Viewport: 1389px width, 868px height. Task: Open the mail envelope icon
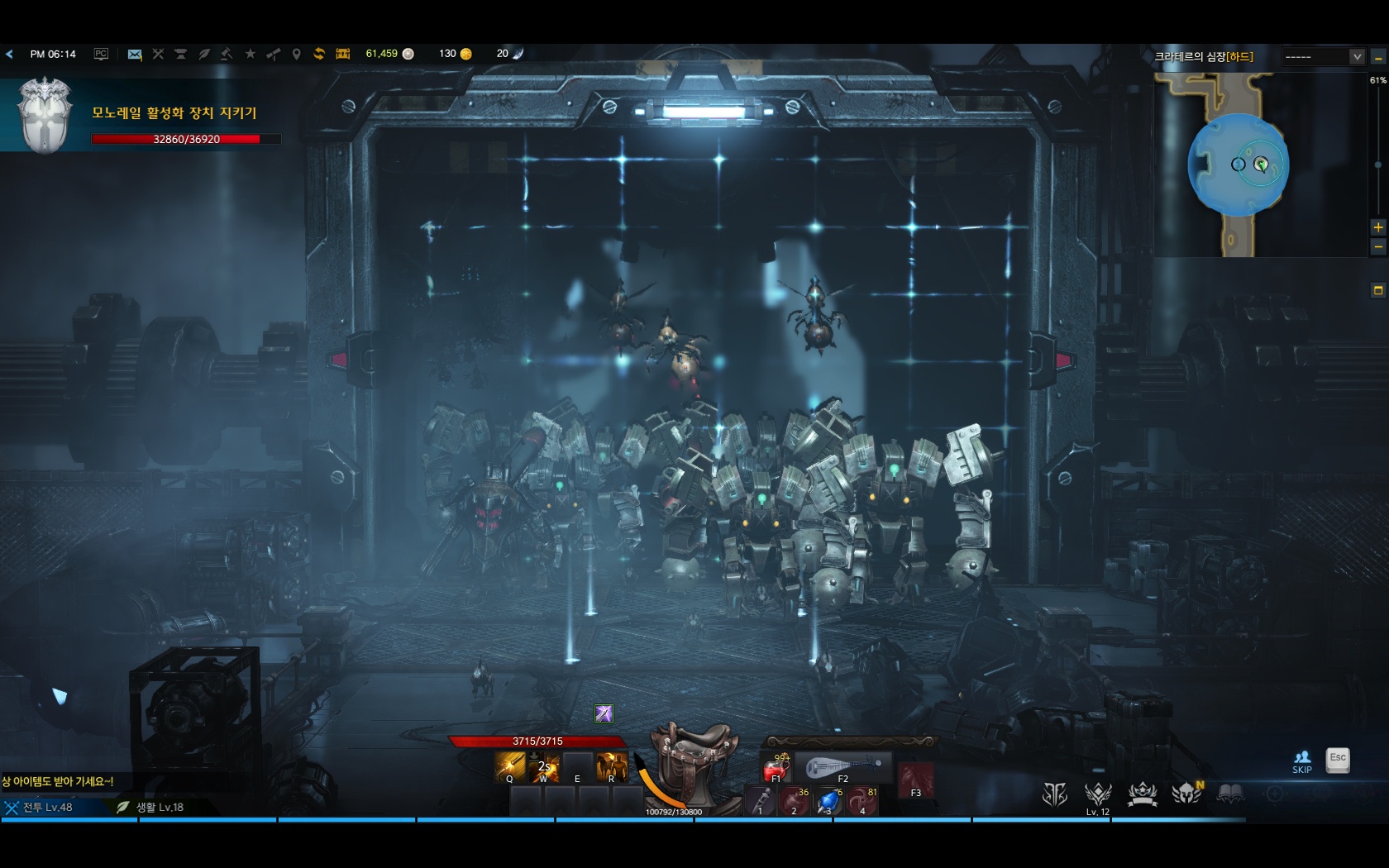pos(135,54)
